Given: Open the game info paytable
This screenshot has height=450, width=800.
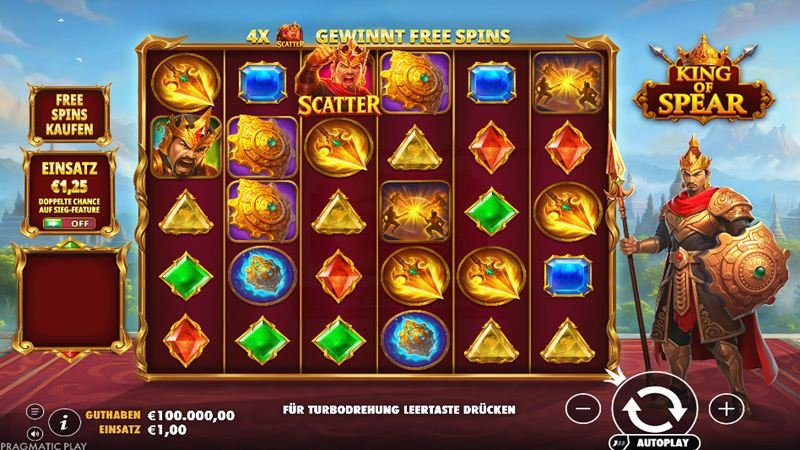Looking at the screenshot, I should [62, 423].
